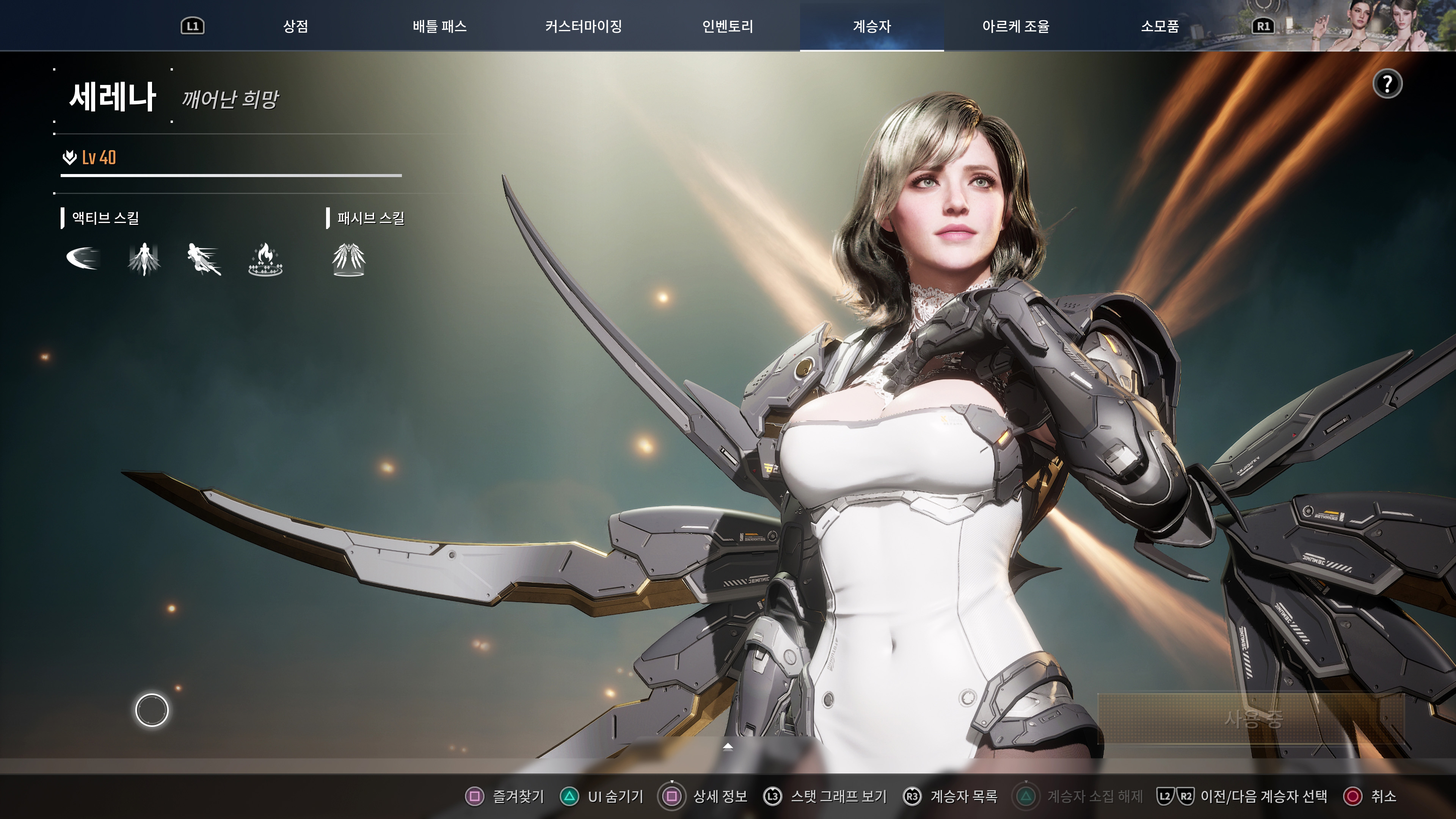Open the second active skill with wings figure

144,260
